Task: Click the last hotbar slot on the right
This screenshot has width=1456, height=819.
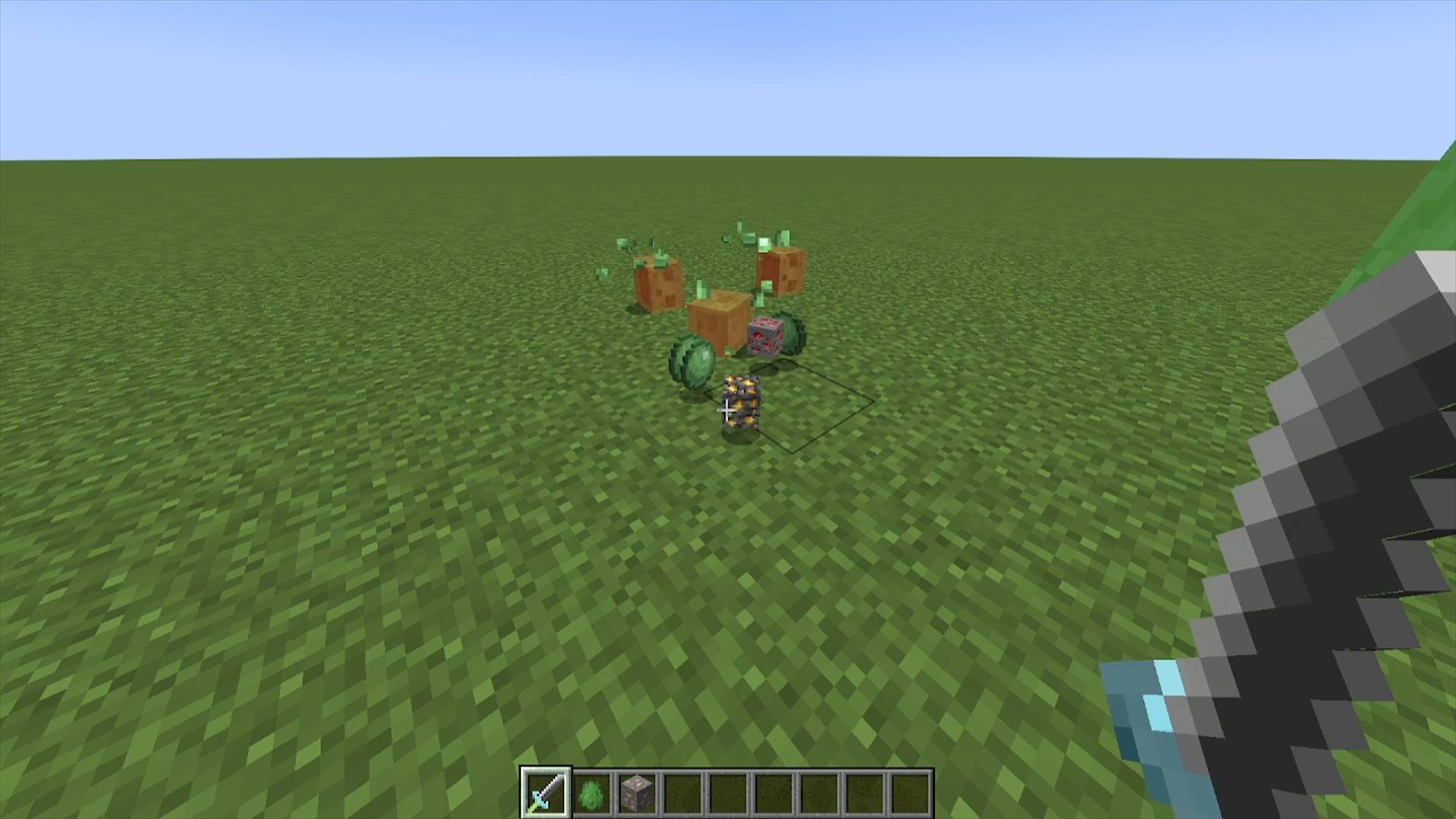Action: (x=910, y=792)
